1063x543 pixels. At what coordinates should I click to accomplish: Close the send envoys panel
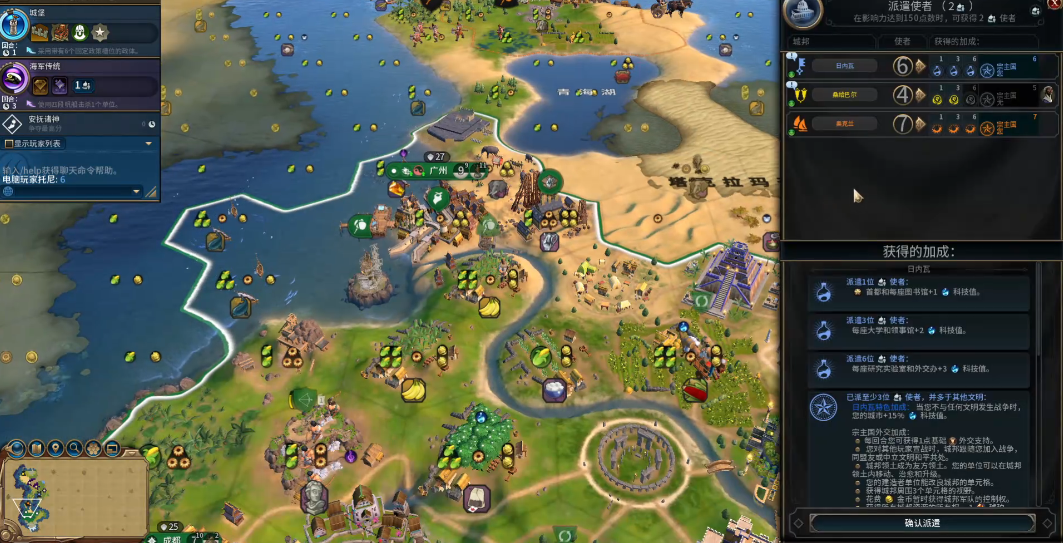(x=1054, y=6)
